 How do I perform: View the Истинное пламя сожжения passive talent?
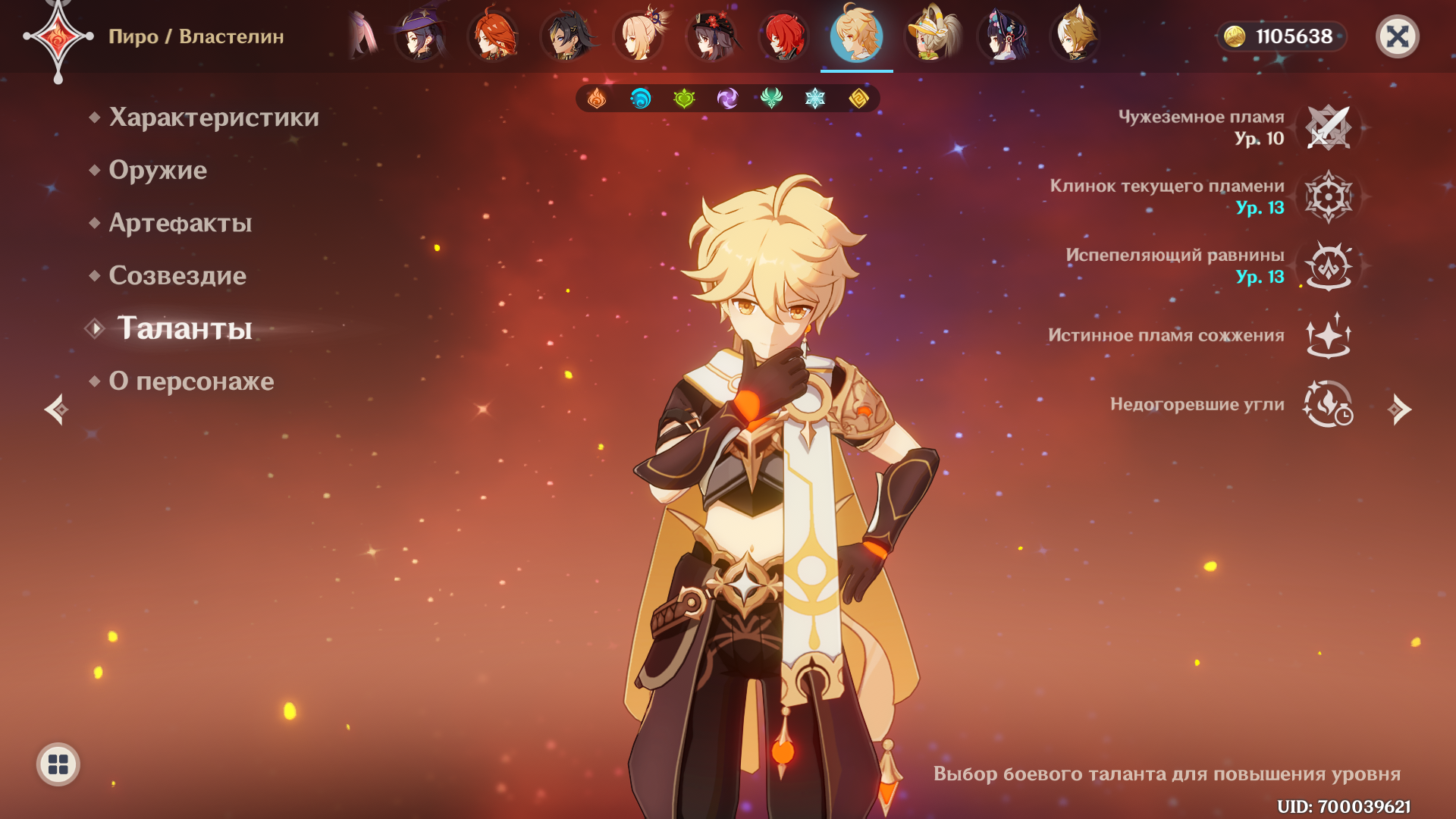click(x=1329, y=335)
